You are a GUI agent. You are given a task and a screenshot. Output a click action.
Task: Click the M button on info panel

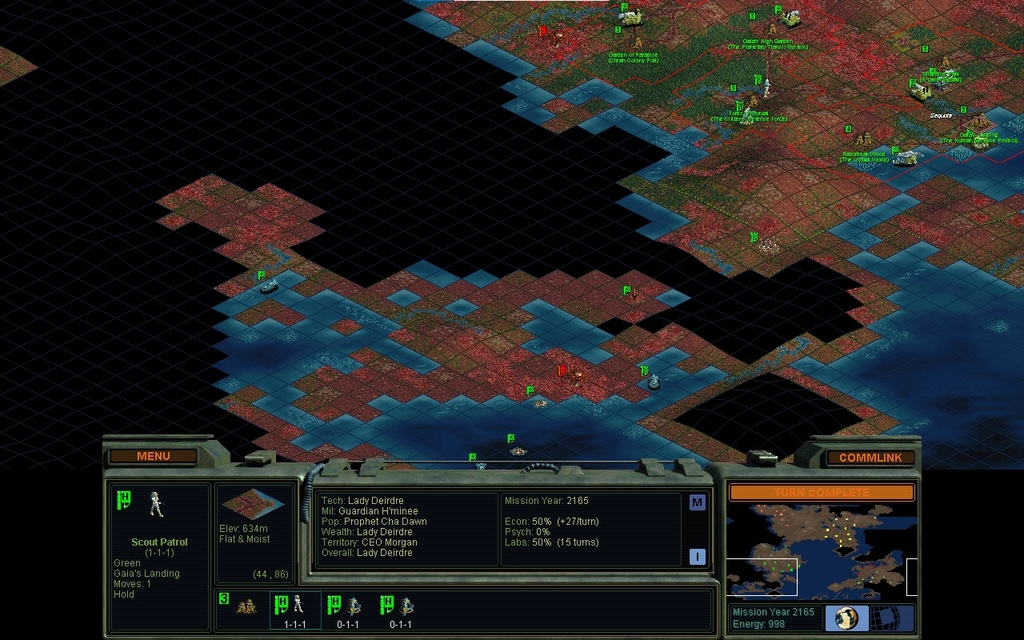[697, 502]
